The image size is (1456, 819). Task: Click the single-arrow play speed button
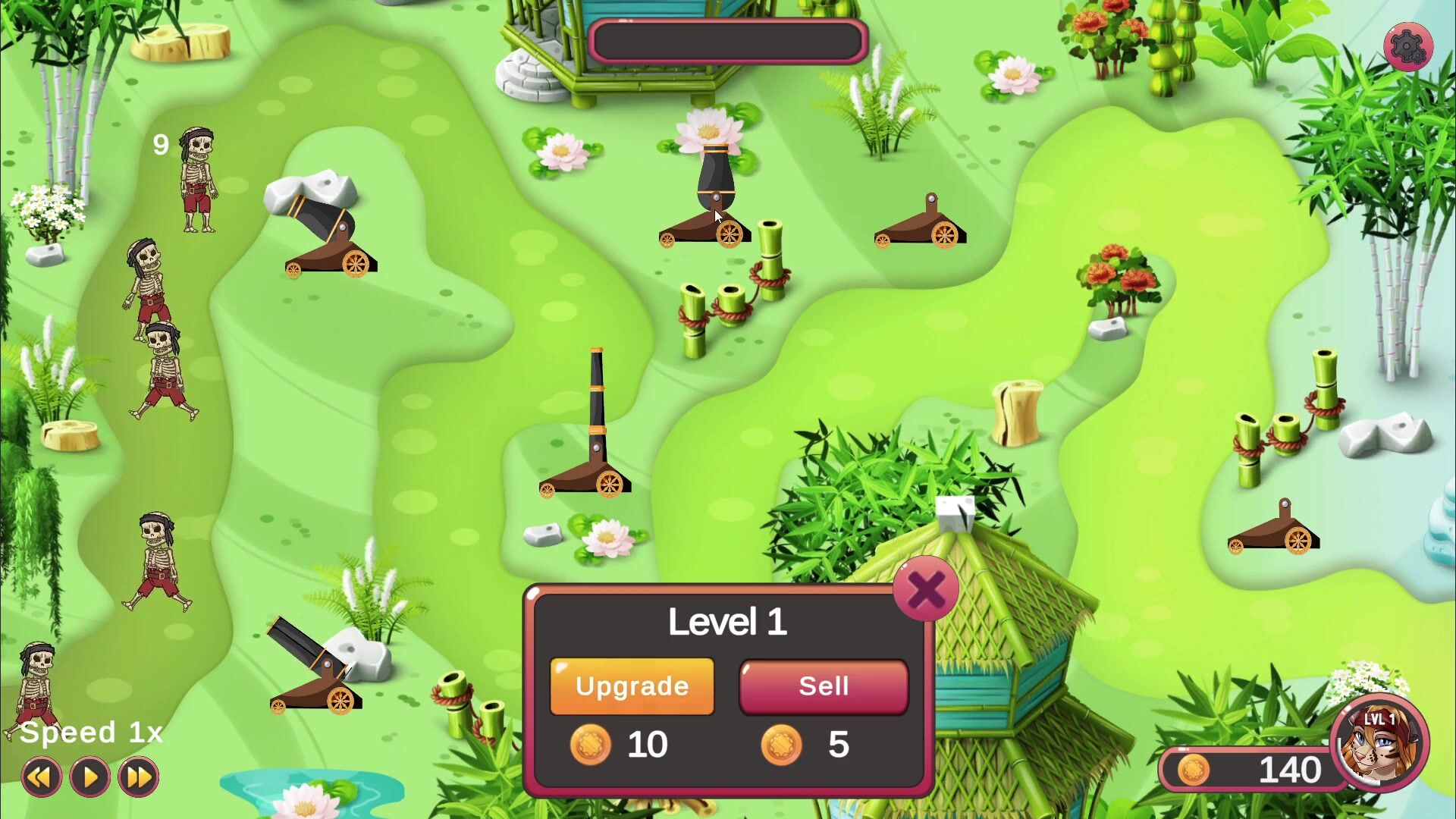point(90,777)
